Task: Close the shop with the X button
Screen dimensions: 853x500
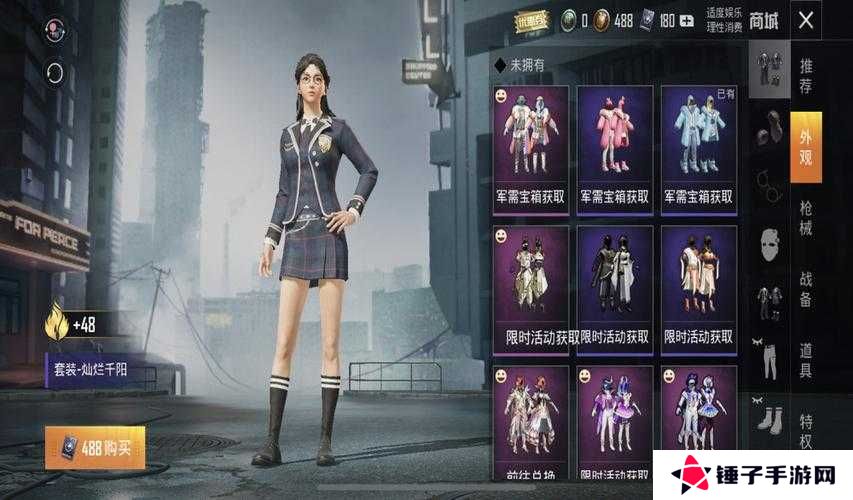Action: click(805, 19)
